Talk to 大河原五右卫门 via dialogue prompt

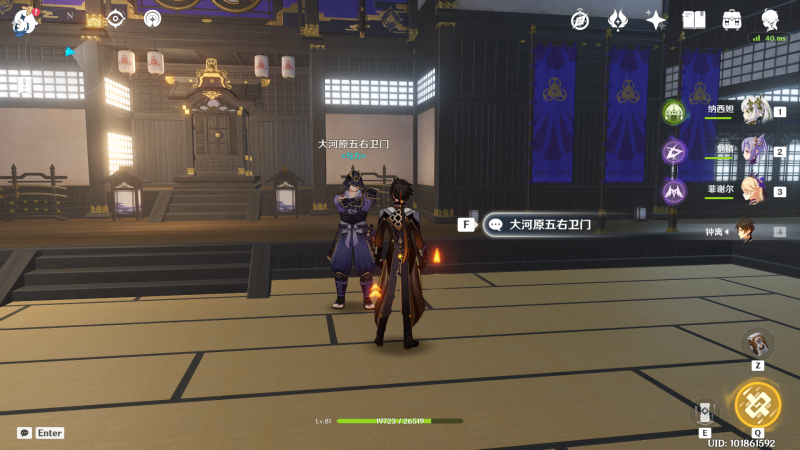pos(540,225)
